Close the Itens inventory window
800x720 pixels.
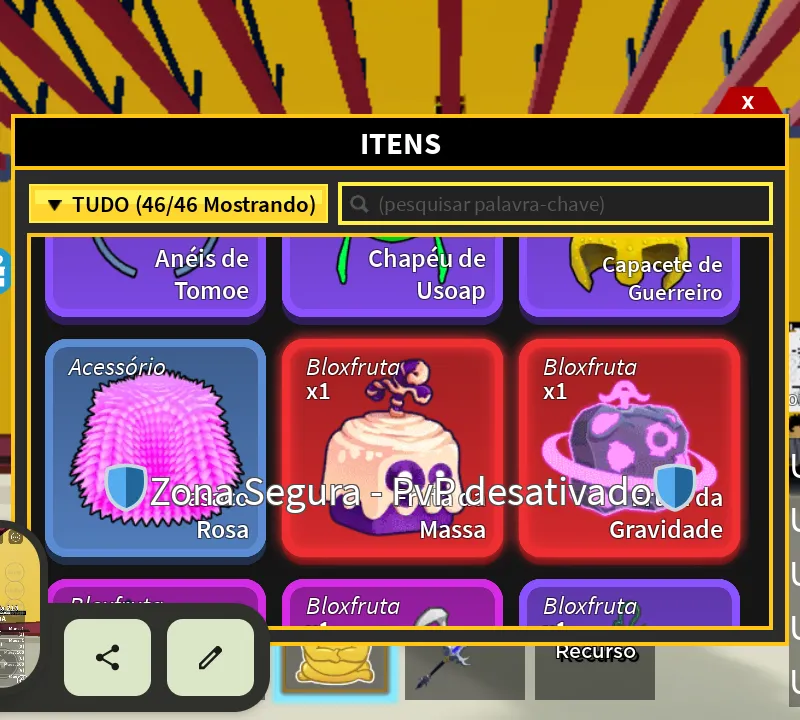pyautogui.click(x=747, y=102)
